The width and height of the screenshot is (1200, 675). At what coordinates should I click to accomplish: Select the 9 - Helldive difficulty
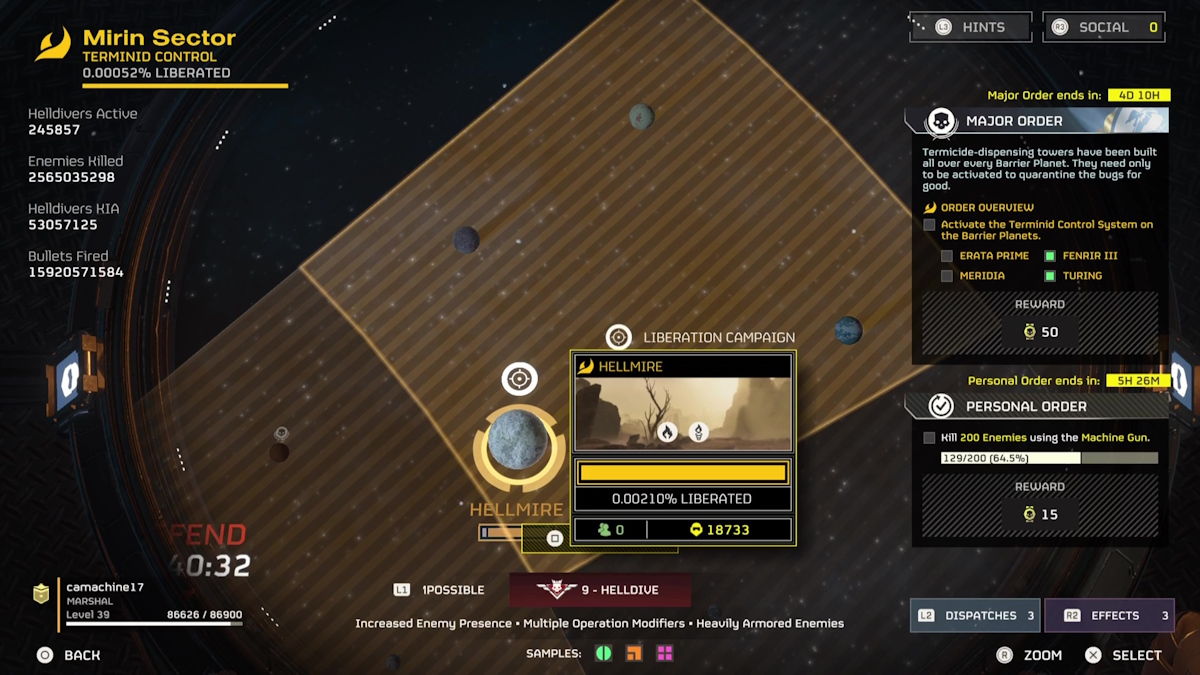point(600,590)
